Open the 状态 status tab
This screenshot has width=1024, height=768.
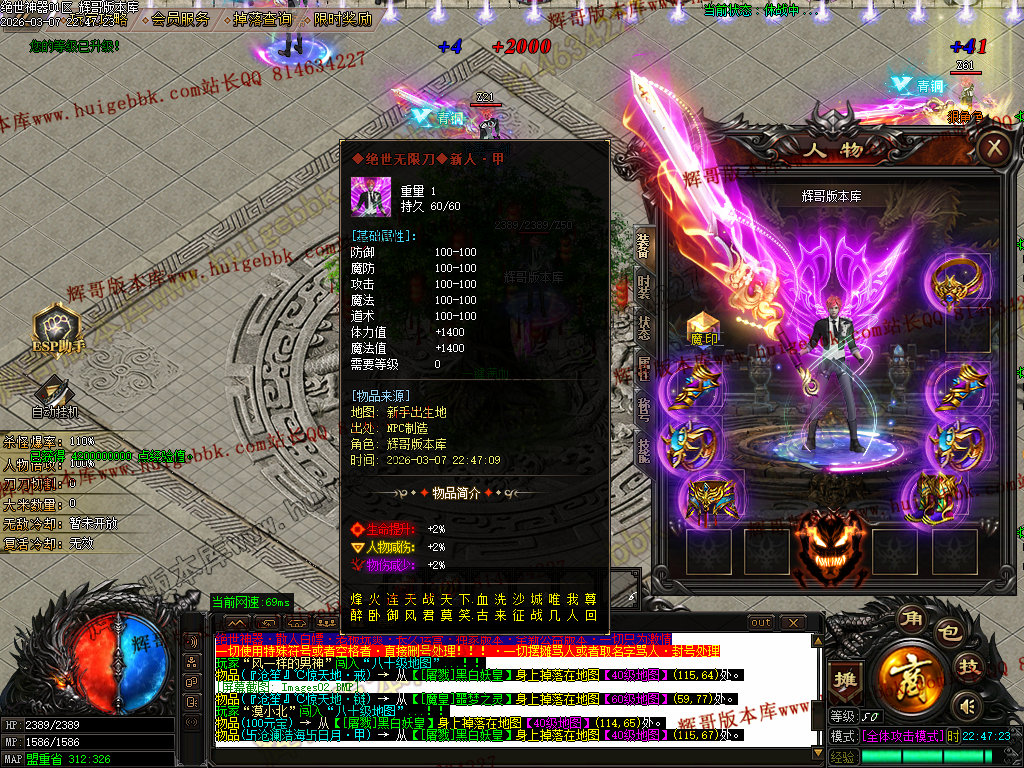(645, 331)
